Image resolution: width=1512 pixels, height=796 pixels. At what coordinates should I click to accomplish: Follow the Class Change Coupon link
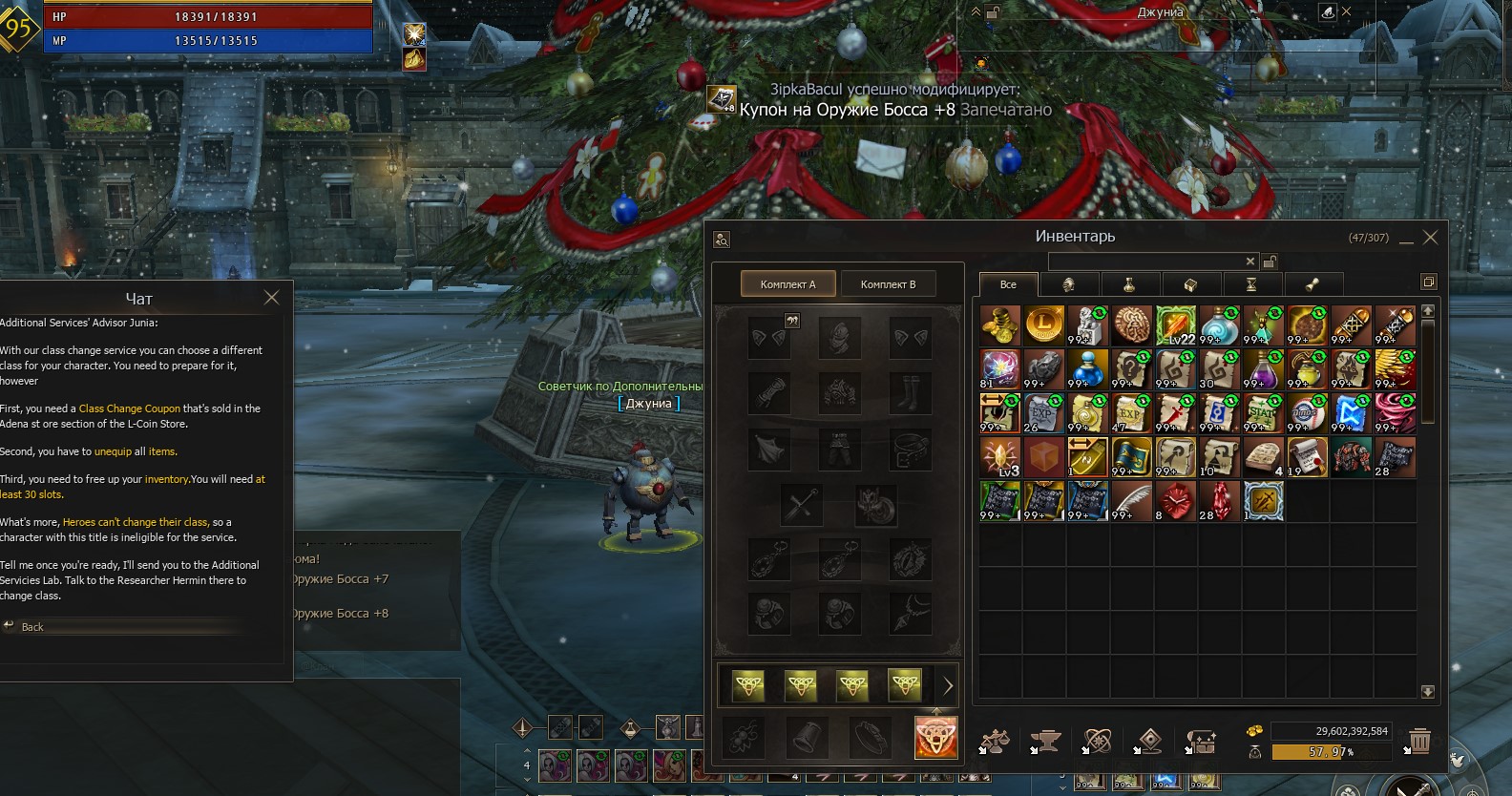(x=130, y=408)
